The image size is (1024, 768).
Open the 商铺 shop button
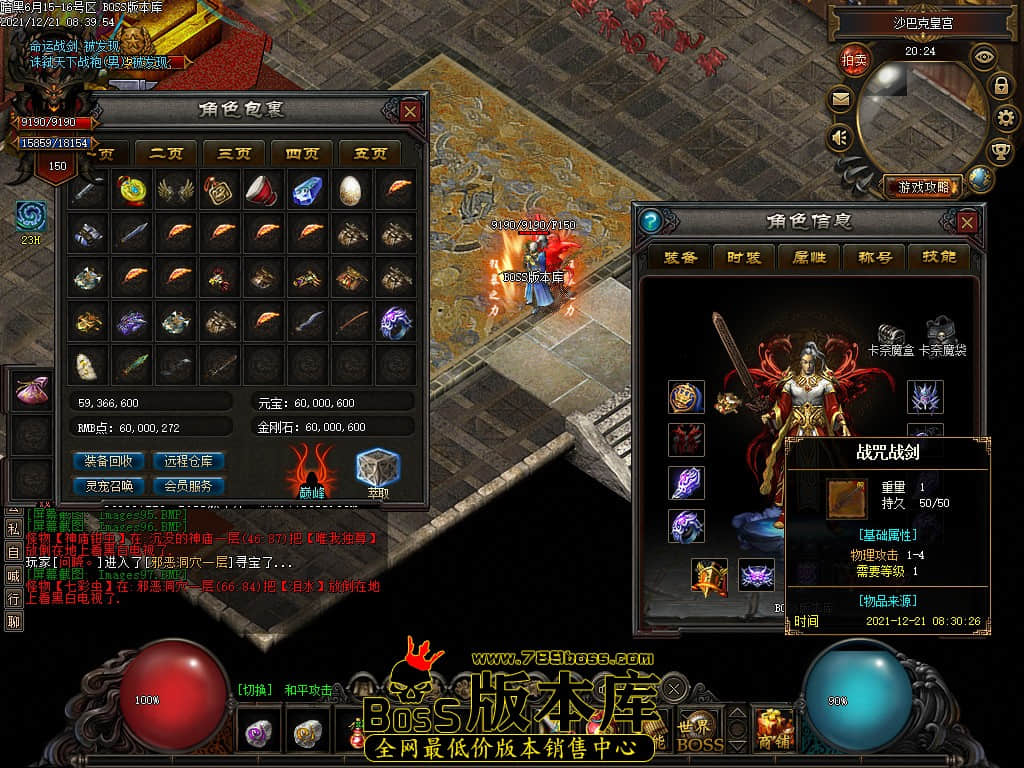[774, 727]
